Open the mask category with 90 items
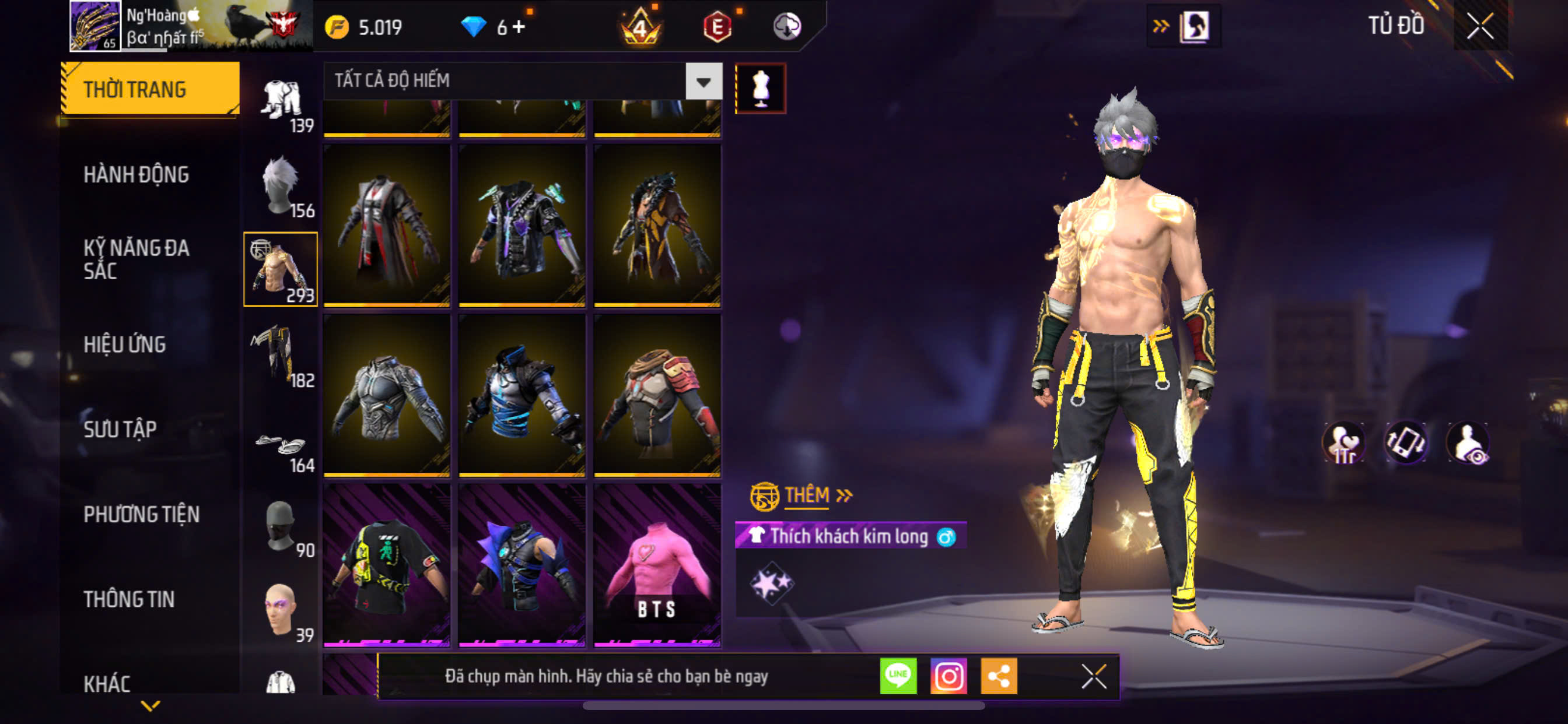Viewport: 1568px width, 724px height. (x=281, y=527)
